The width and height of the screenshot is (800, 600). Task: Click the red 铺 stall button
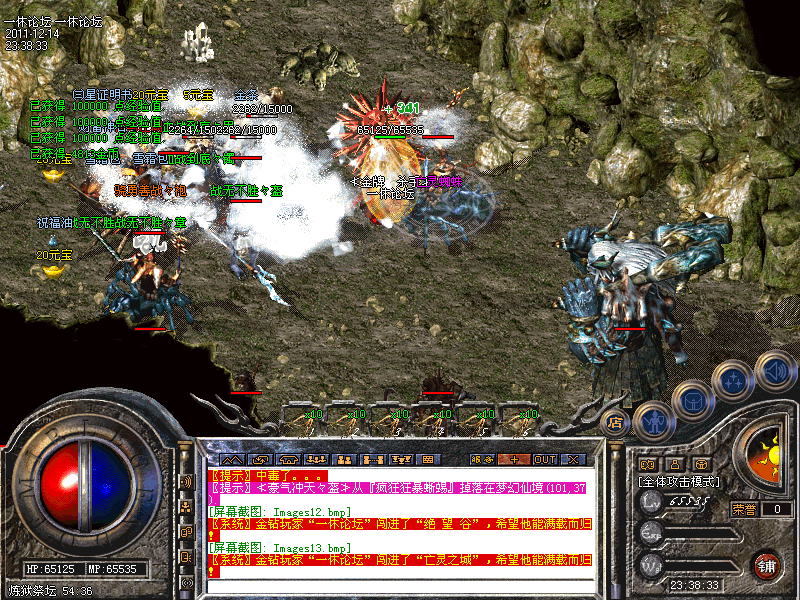[767, 564]
